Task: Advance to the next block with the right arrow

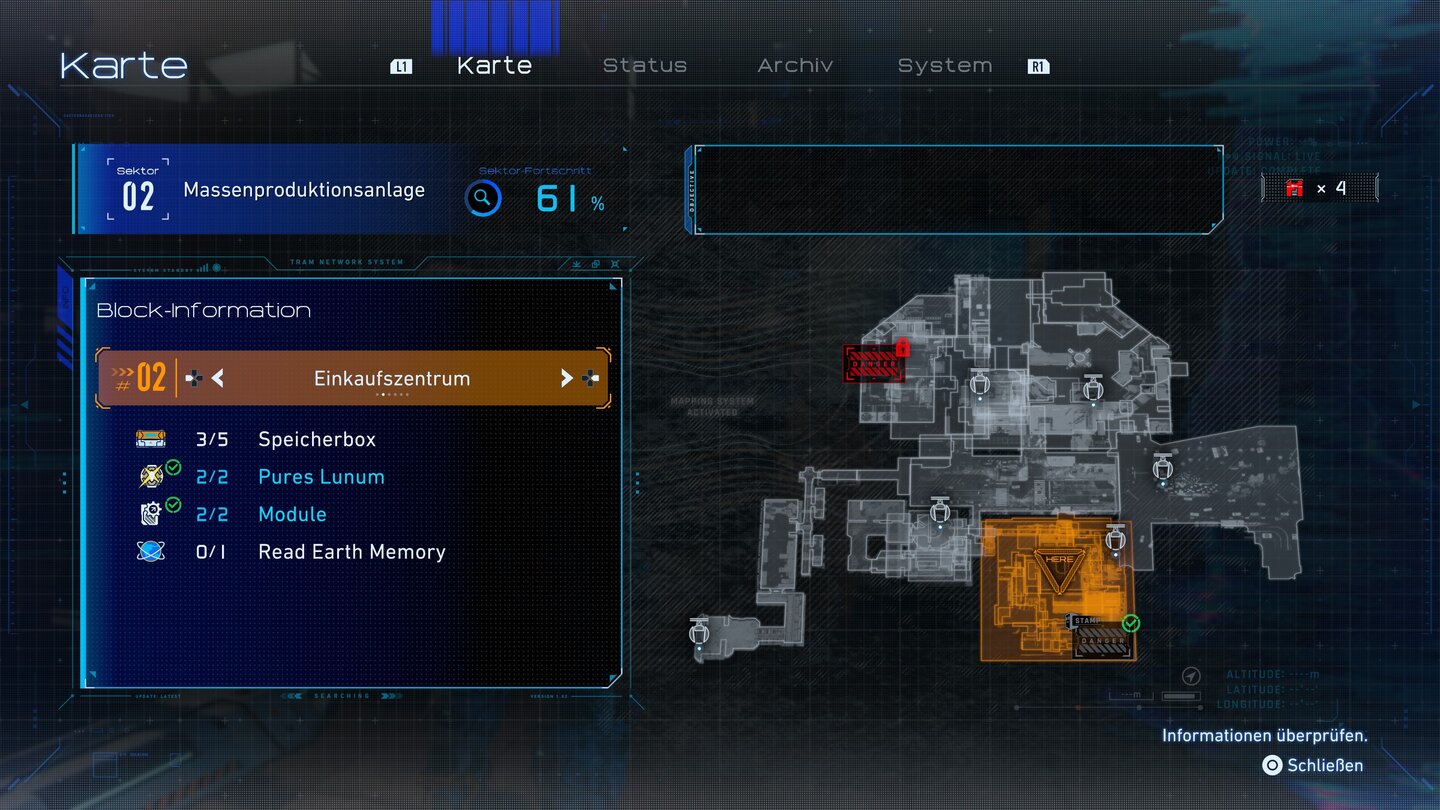Action: click(x=566, y=378)
